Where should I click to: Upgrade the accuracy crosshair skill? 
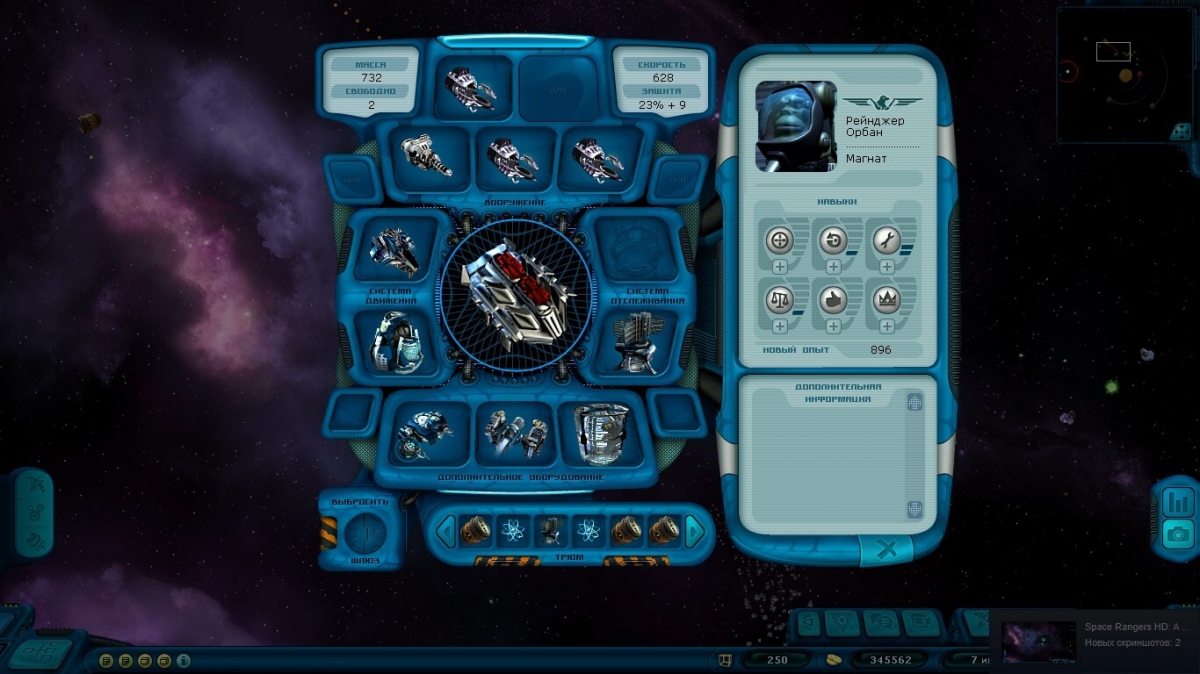click(780, 268)
